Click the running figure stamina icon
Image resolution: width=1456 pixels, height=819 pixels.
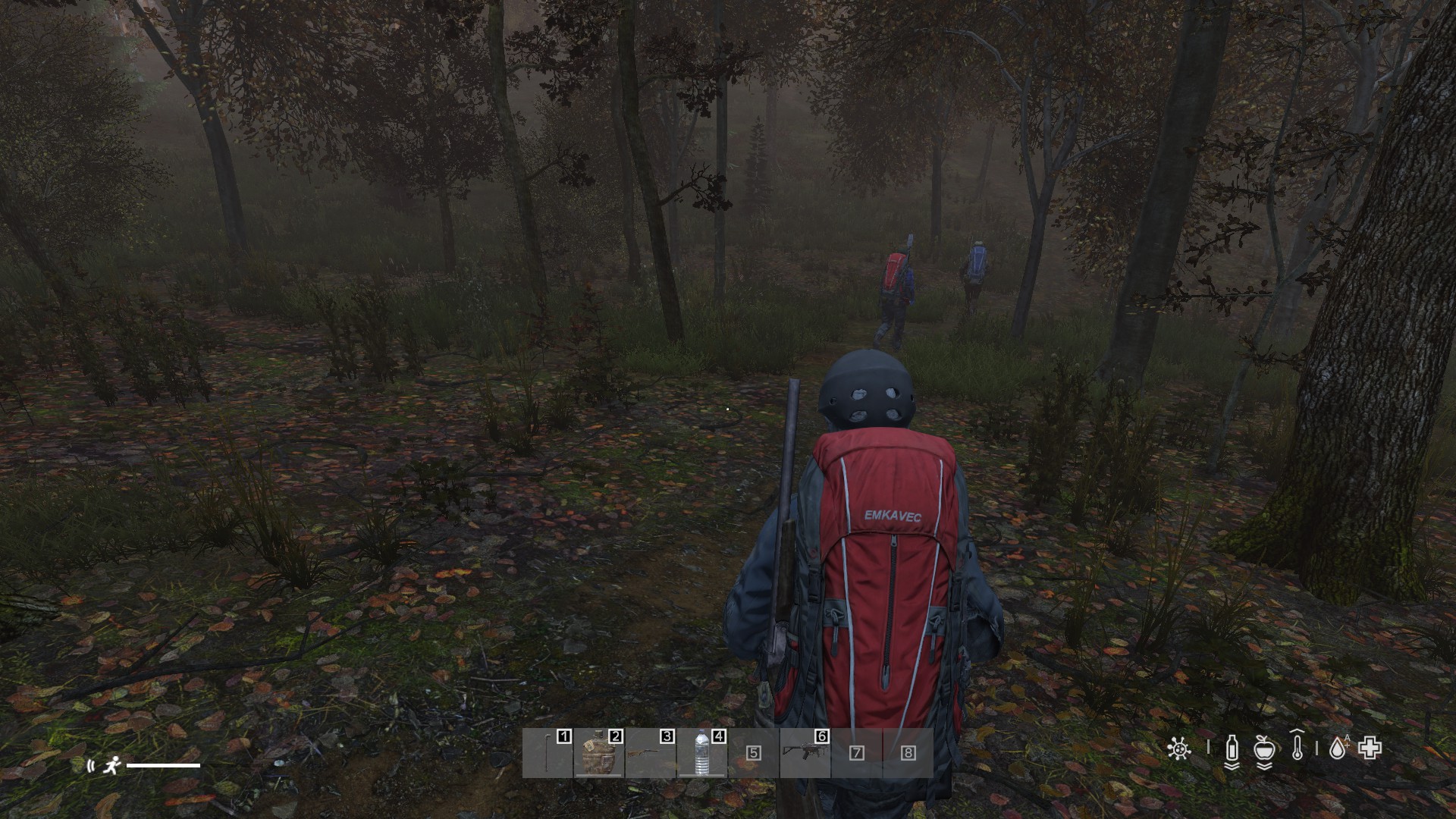click(x=112, y=765)
